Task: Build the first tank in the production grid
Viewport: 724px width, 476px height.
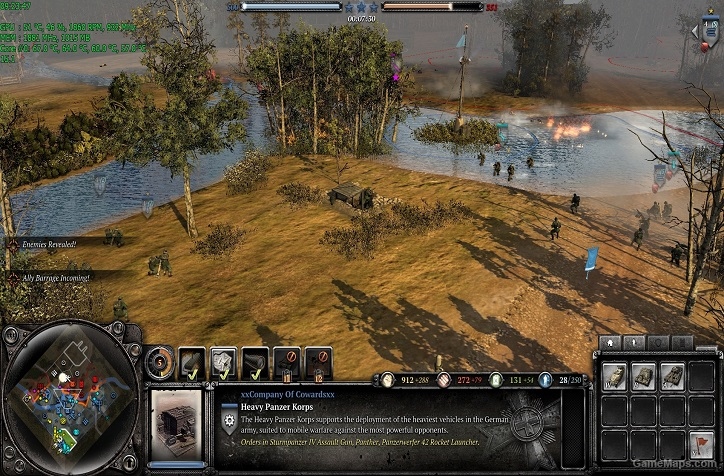Action: point(616,376)
